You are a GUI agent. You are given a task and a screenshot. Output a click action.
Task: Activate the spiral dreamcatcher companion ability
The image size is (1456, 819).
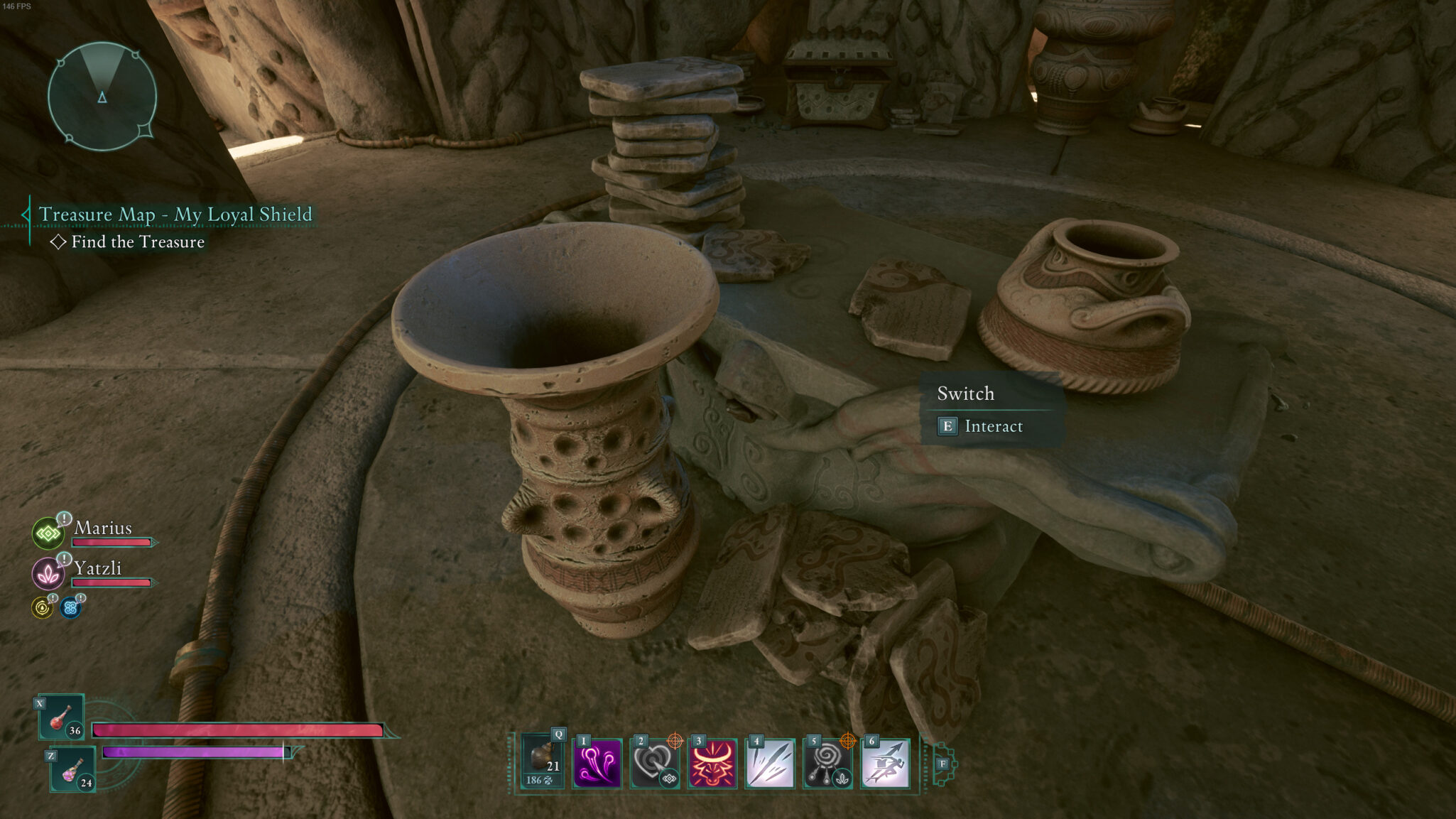[x=827, y=764]
